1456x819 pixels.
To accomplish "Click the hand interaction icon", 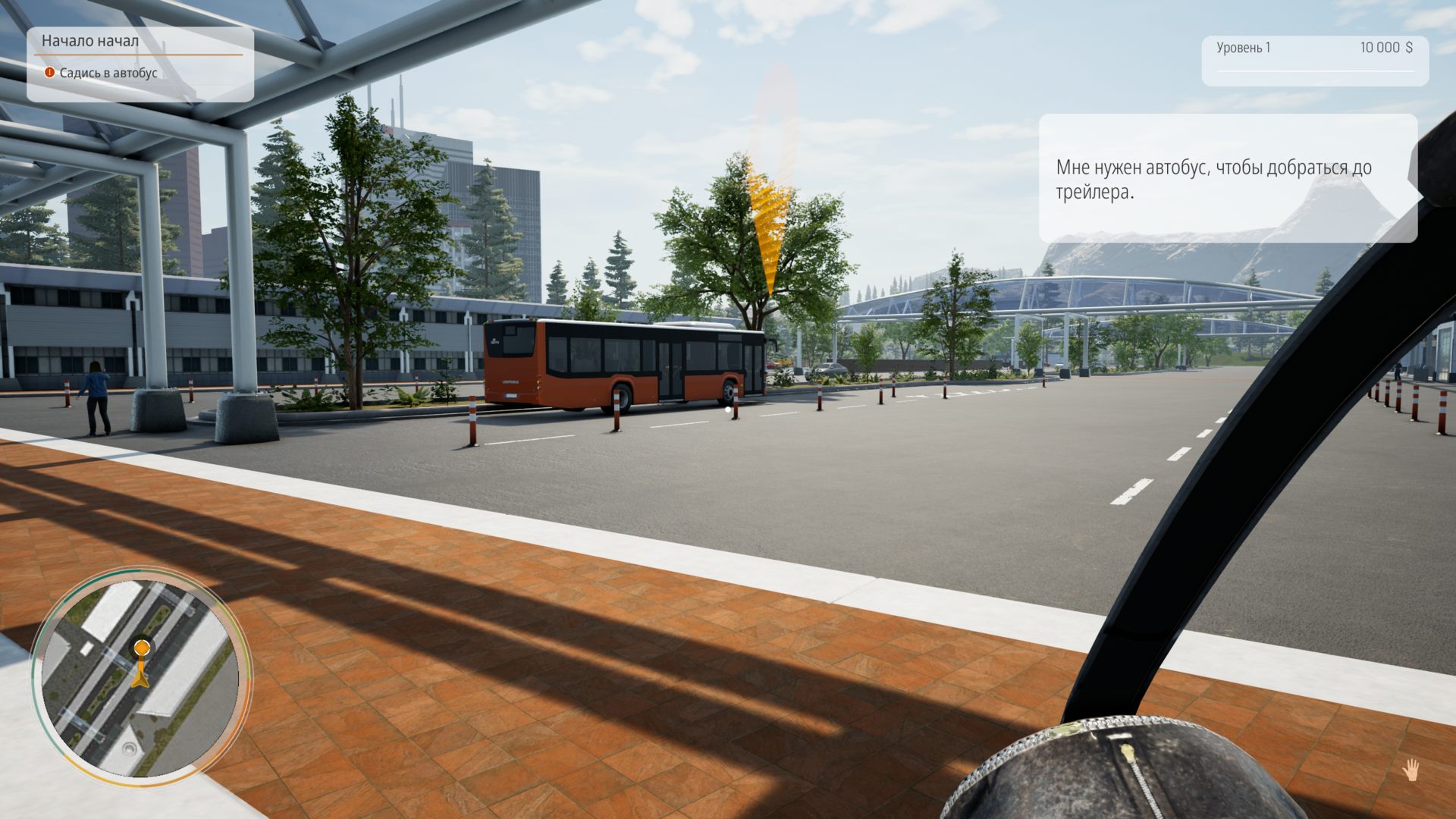I will point(1410,770).
